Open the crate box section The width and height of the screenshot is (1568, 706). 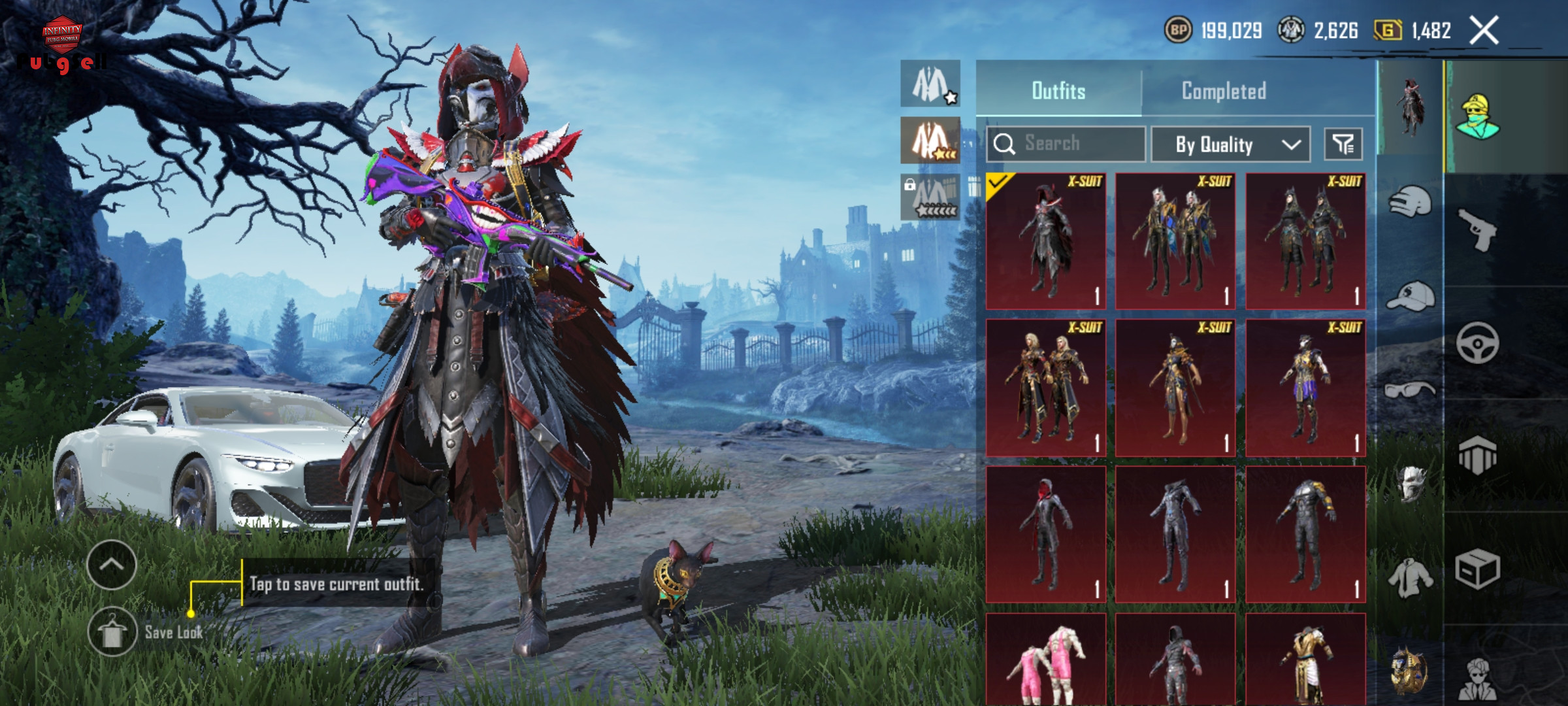(x=1477, y=569)
